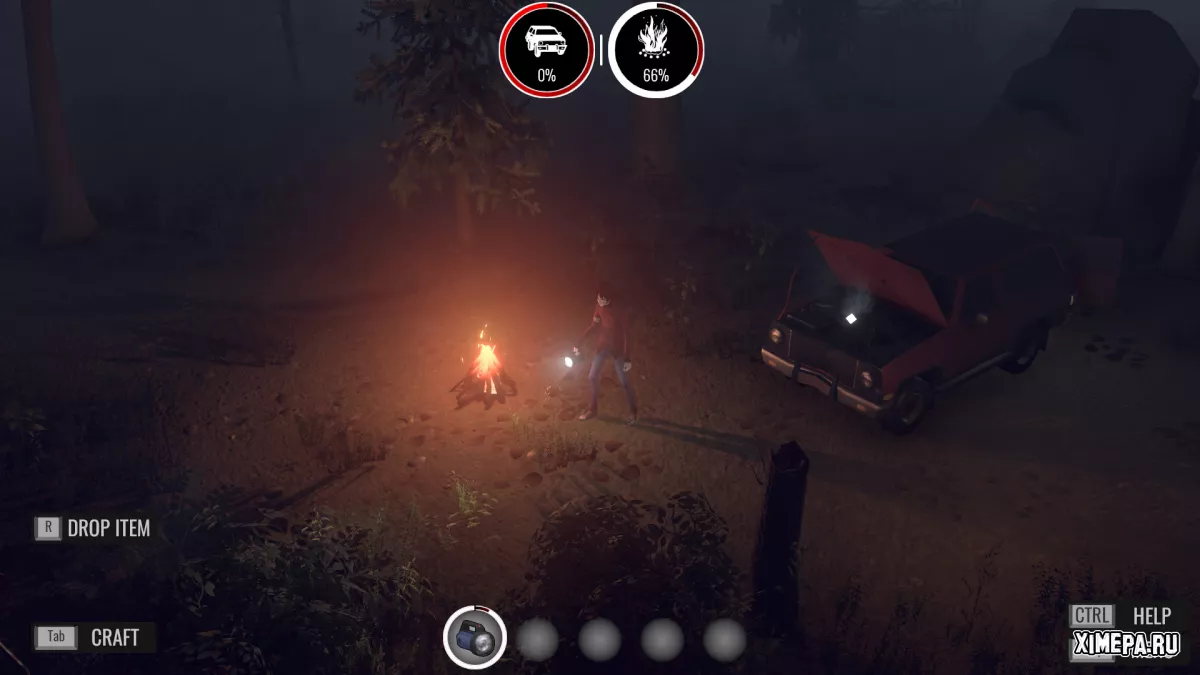Image resolution: width=1200 pixels, height=675 pixels.
Task: Open the Help panel
Action: click(1120, 616)
